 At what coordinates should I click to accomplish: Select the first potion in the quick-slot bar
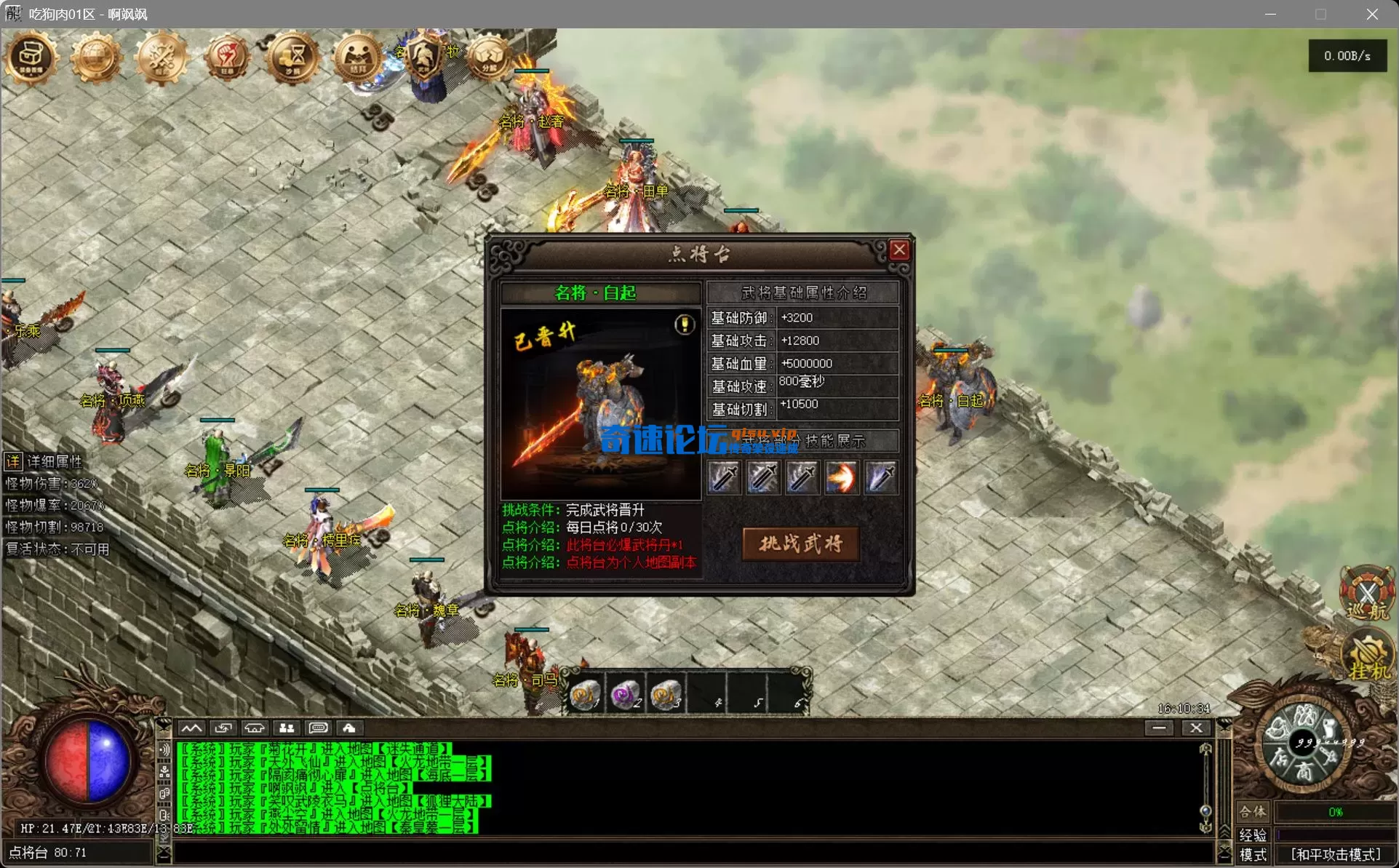pos(586,694)
